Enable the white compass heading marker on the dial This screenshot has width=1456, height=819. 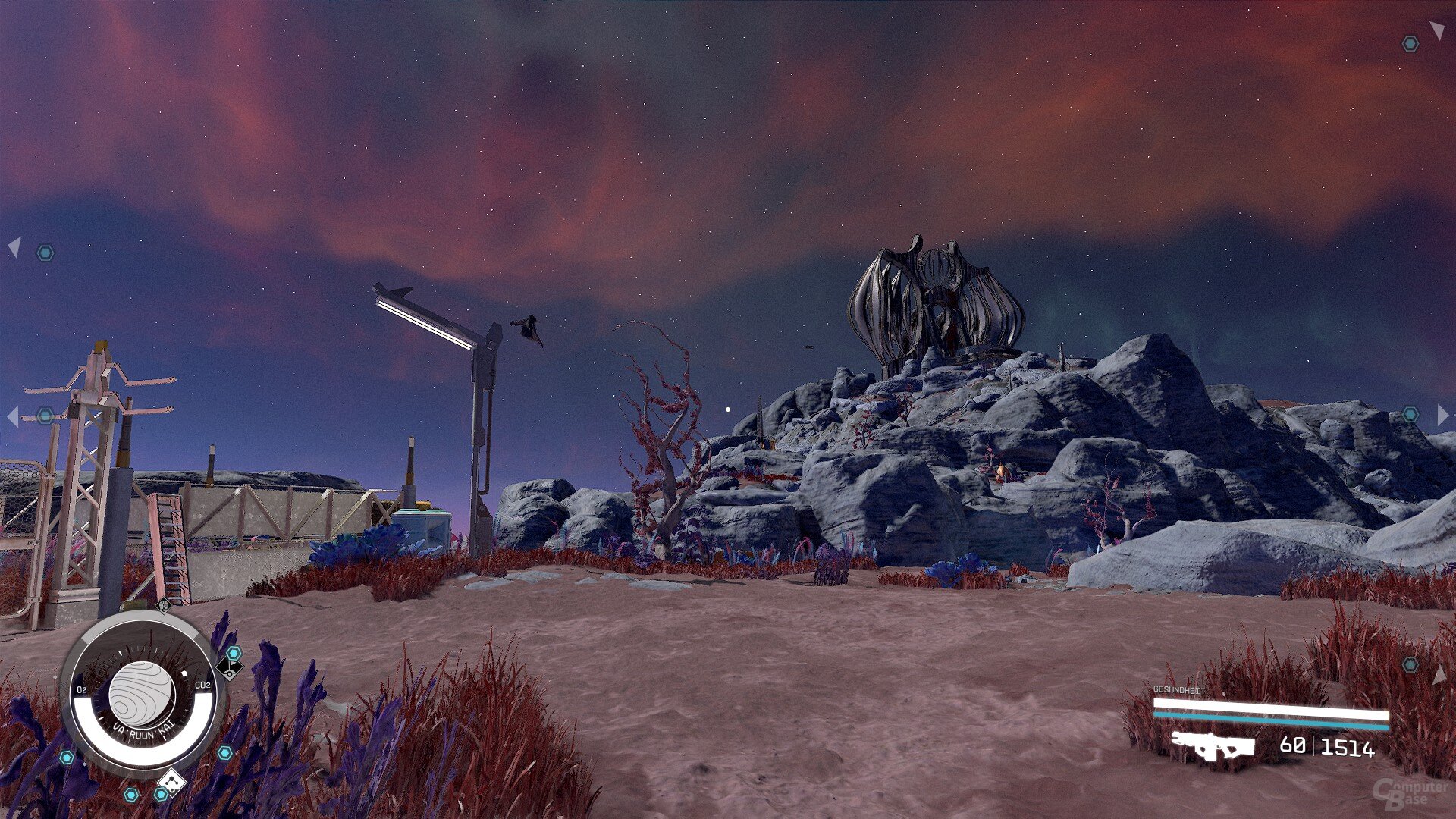coord(185,673)
